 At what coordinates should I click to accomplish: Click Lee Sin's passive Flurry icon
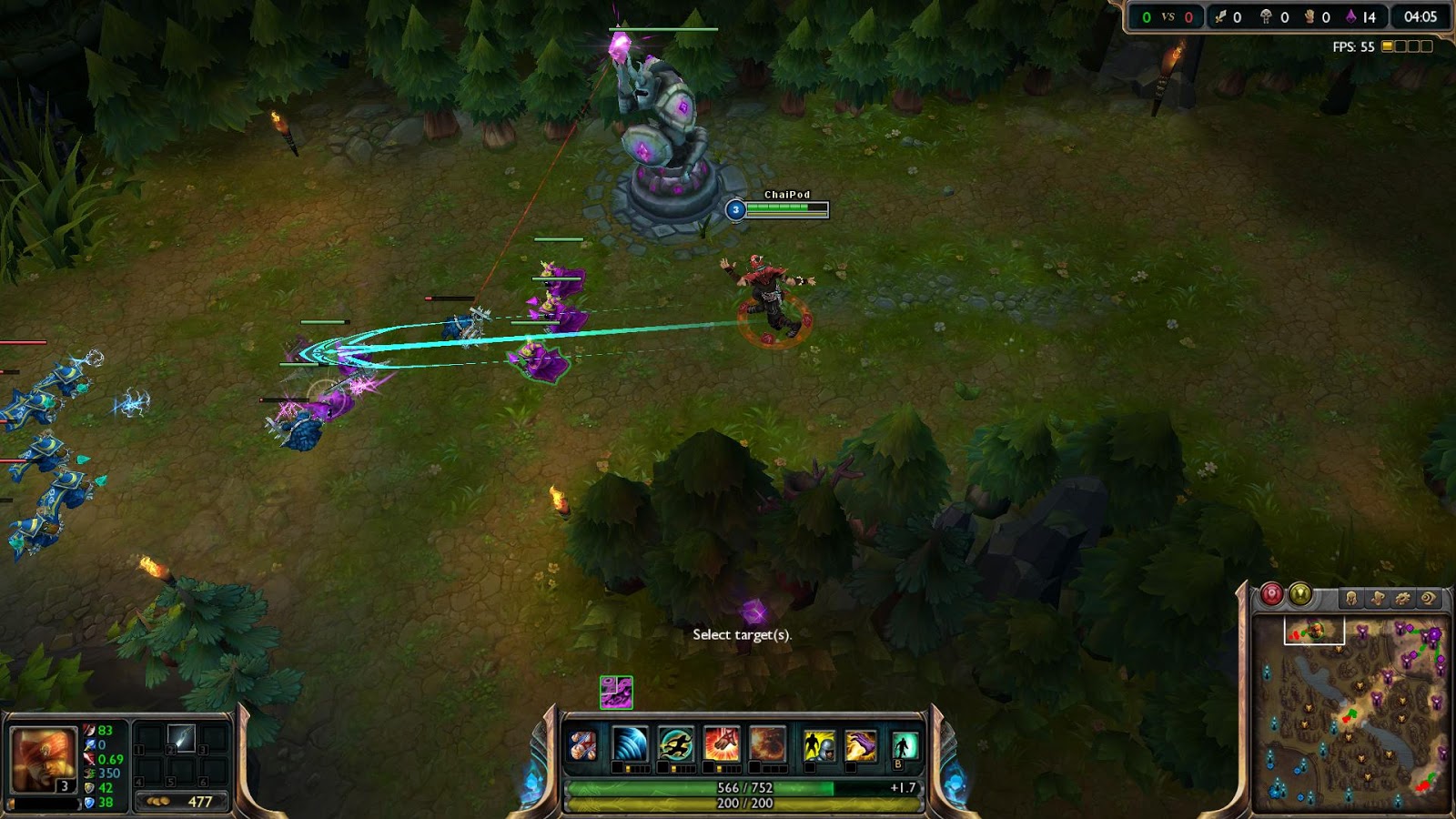click(x=582, y=743)
